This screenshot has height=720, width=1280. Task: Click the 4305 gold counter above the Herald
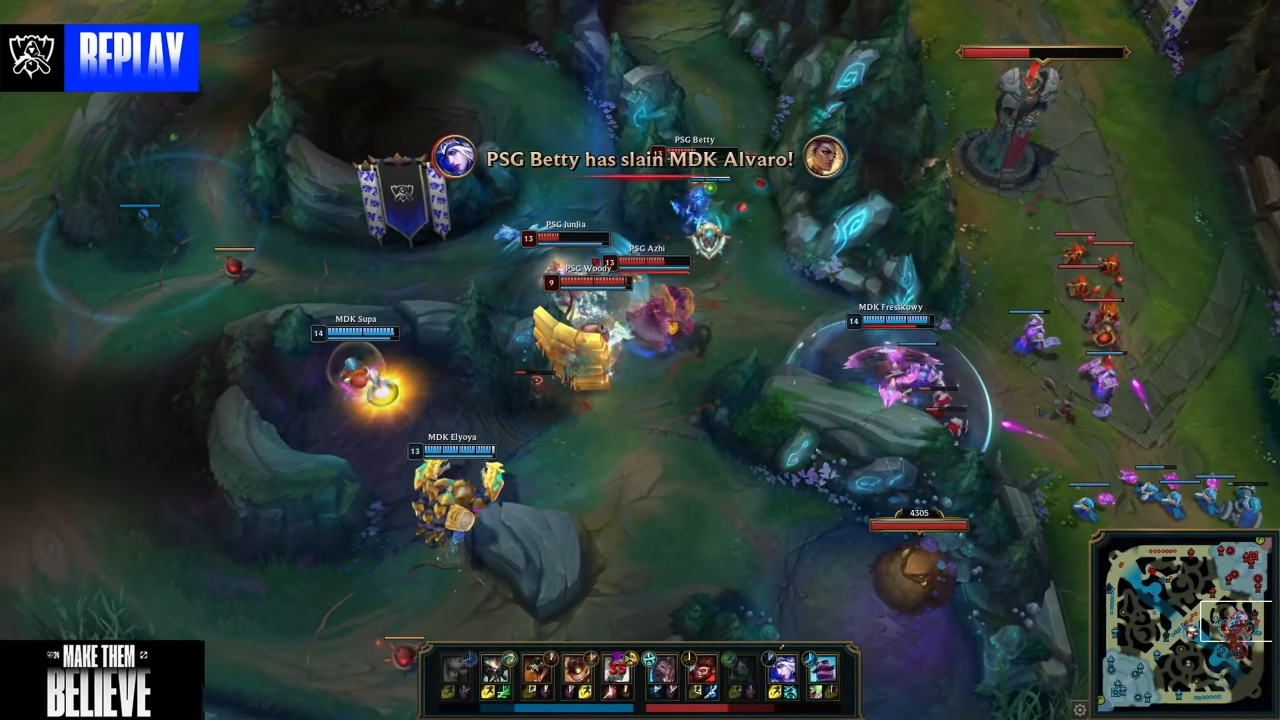tap(918, 513)
